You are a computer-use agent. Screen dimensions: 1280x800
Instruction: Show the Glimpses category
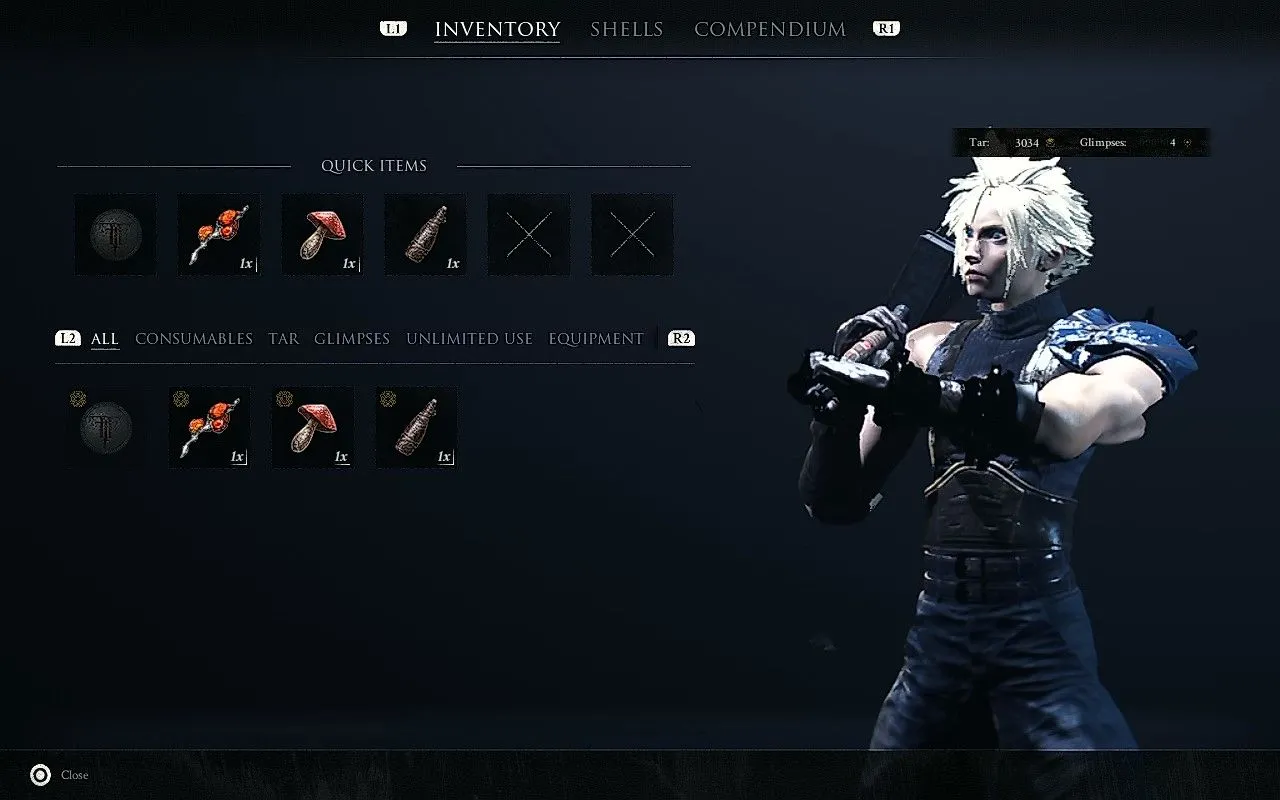point(352,339)
